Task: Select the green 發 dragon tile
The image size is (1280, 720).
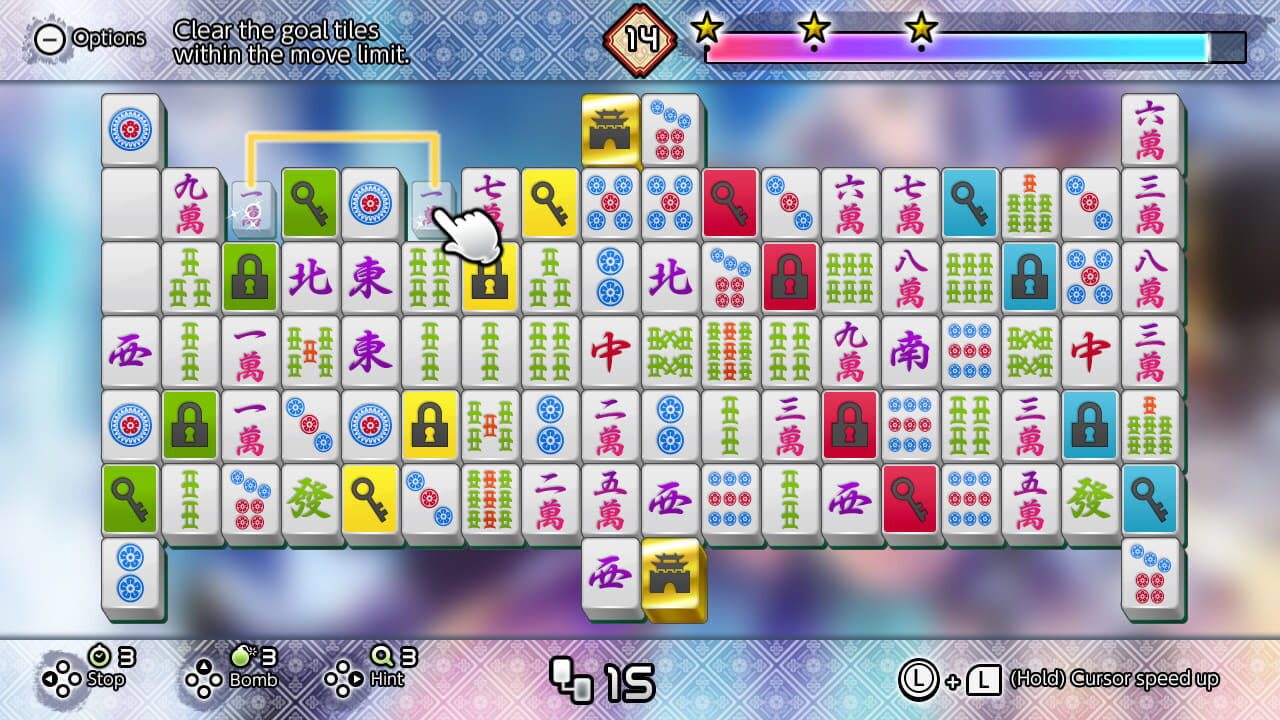Action: point(309,498)
